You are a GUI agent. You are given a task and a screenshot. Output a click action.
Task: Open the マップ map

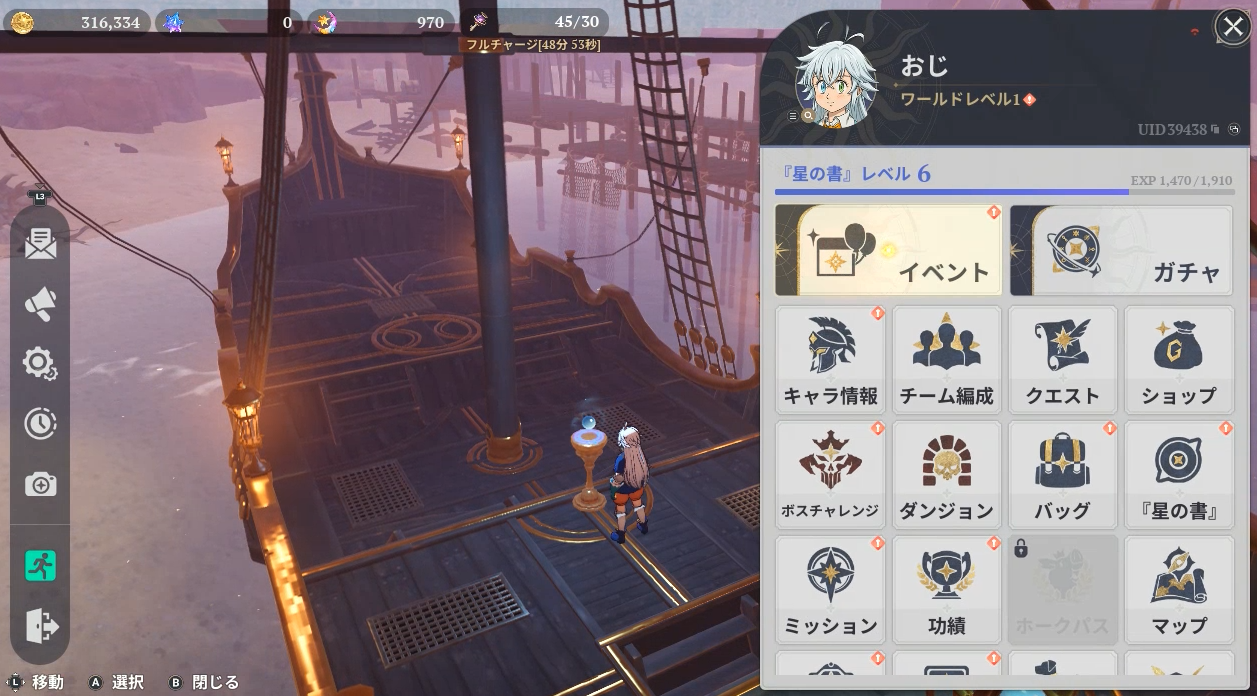click(x=1178, y=590)
